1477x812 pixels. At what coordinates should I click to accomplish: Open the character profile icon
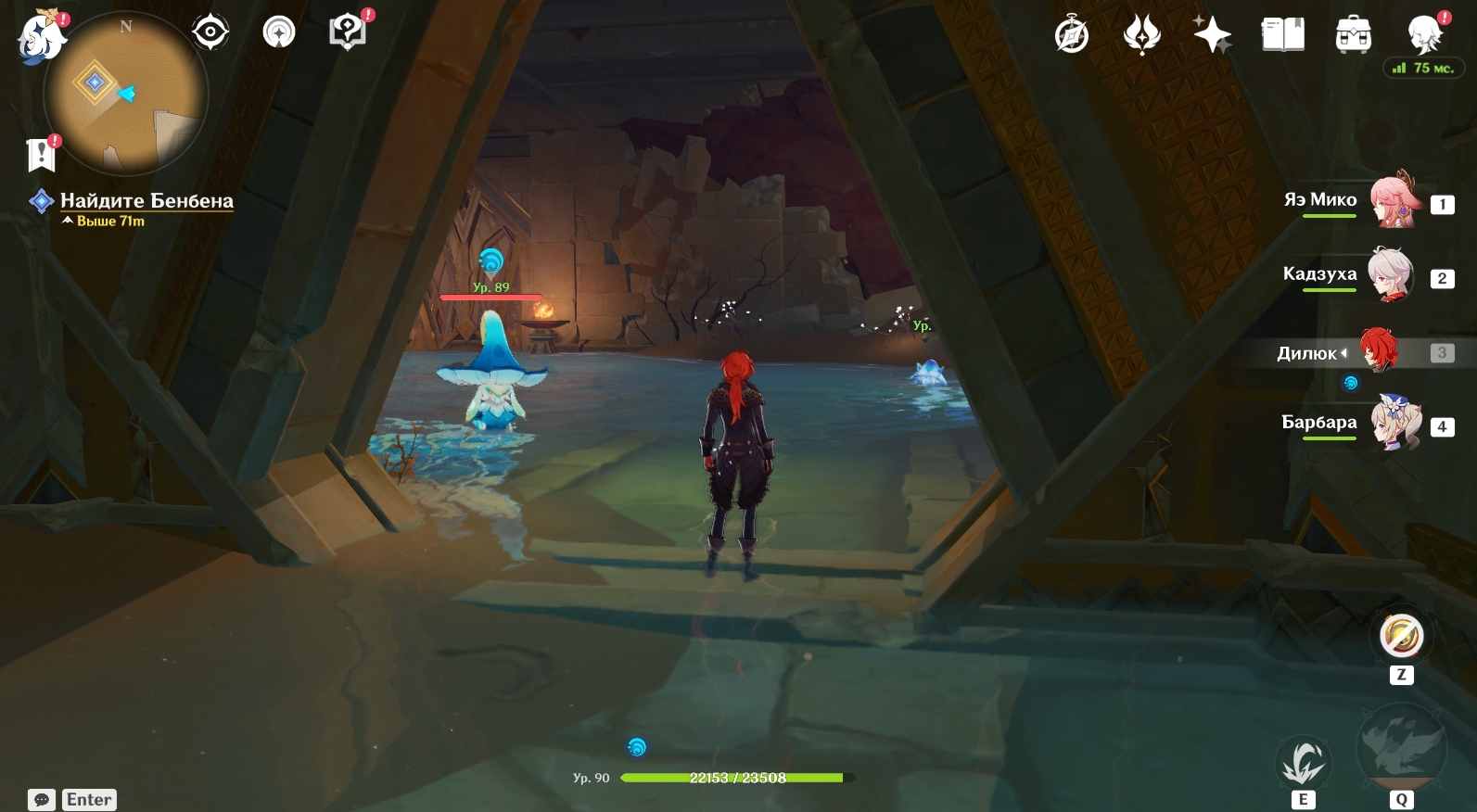coord(1423,34)
